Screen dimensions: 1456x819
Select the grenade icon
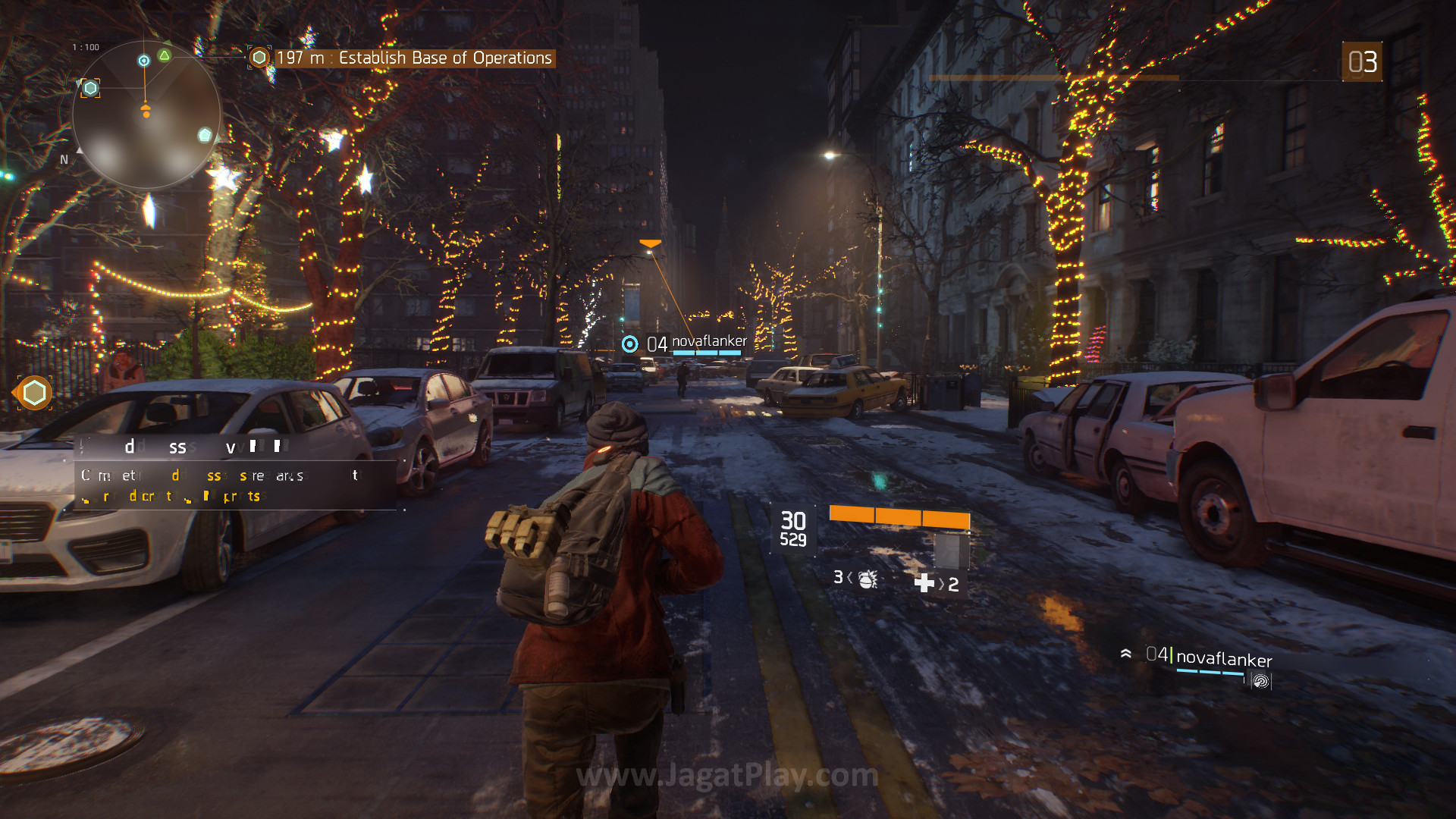[x=868, y=579]
